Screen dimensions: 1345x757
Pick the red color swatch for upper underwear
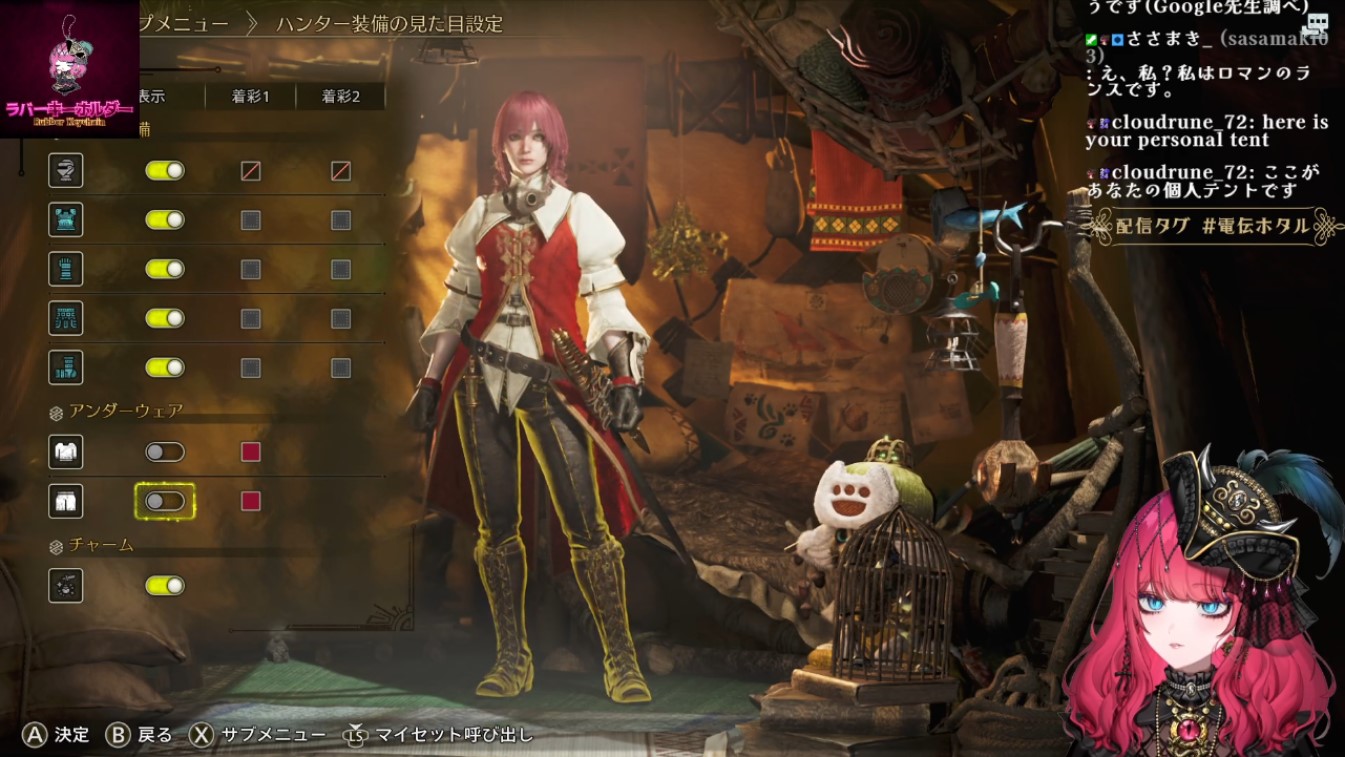(x=251, y=452)
